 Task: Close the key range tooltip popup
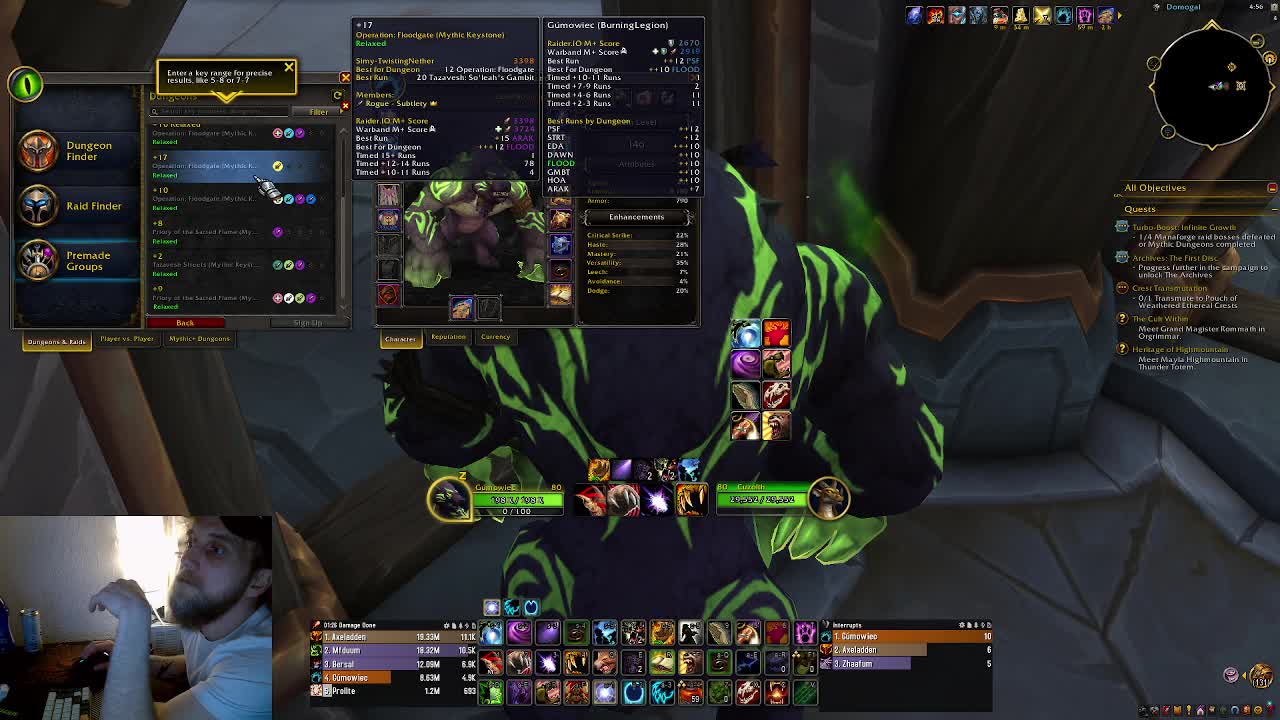click(x=289, y=68)
